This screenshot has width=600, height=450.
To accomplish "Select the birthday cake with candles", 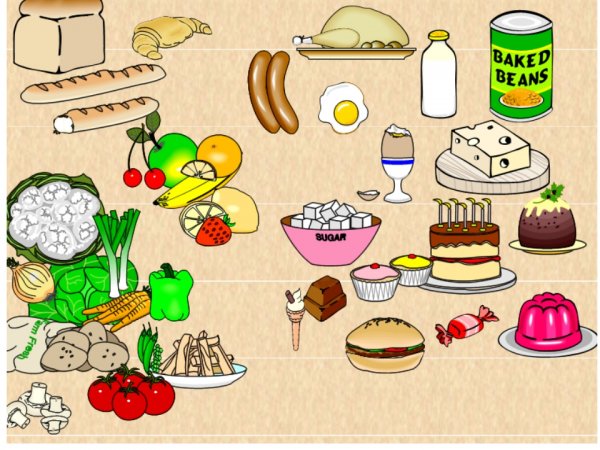I will point(464,246).
